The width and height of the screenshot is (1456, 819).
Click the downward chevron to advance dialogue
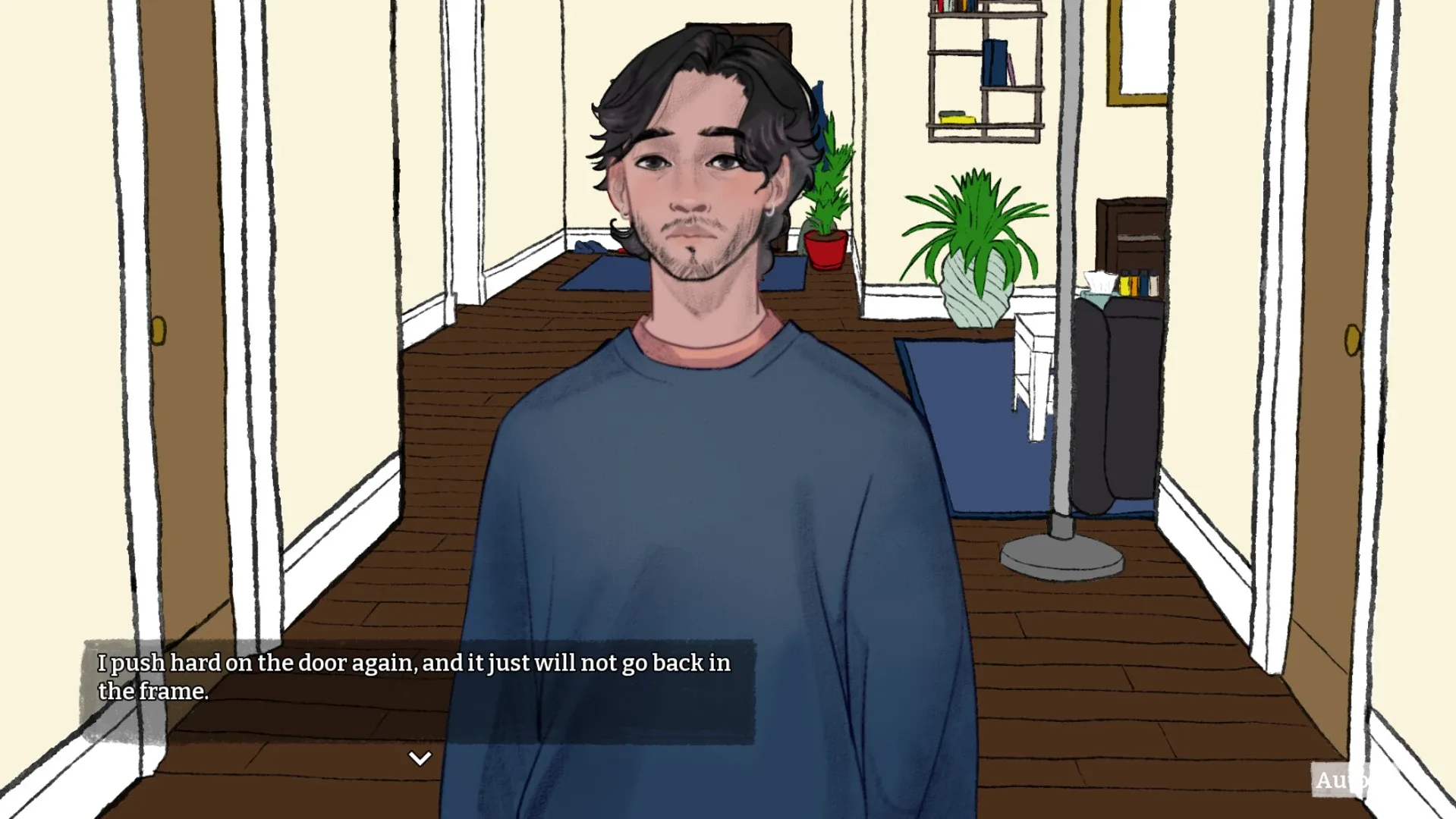pos(418,757)
